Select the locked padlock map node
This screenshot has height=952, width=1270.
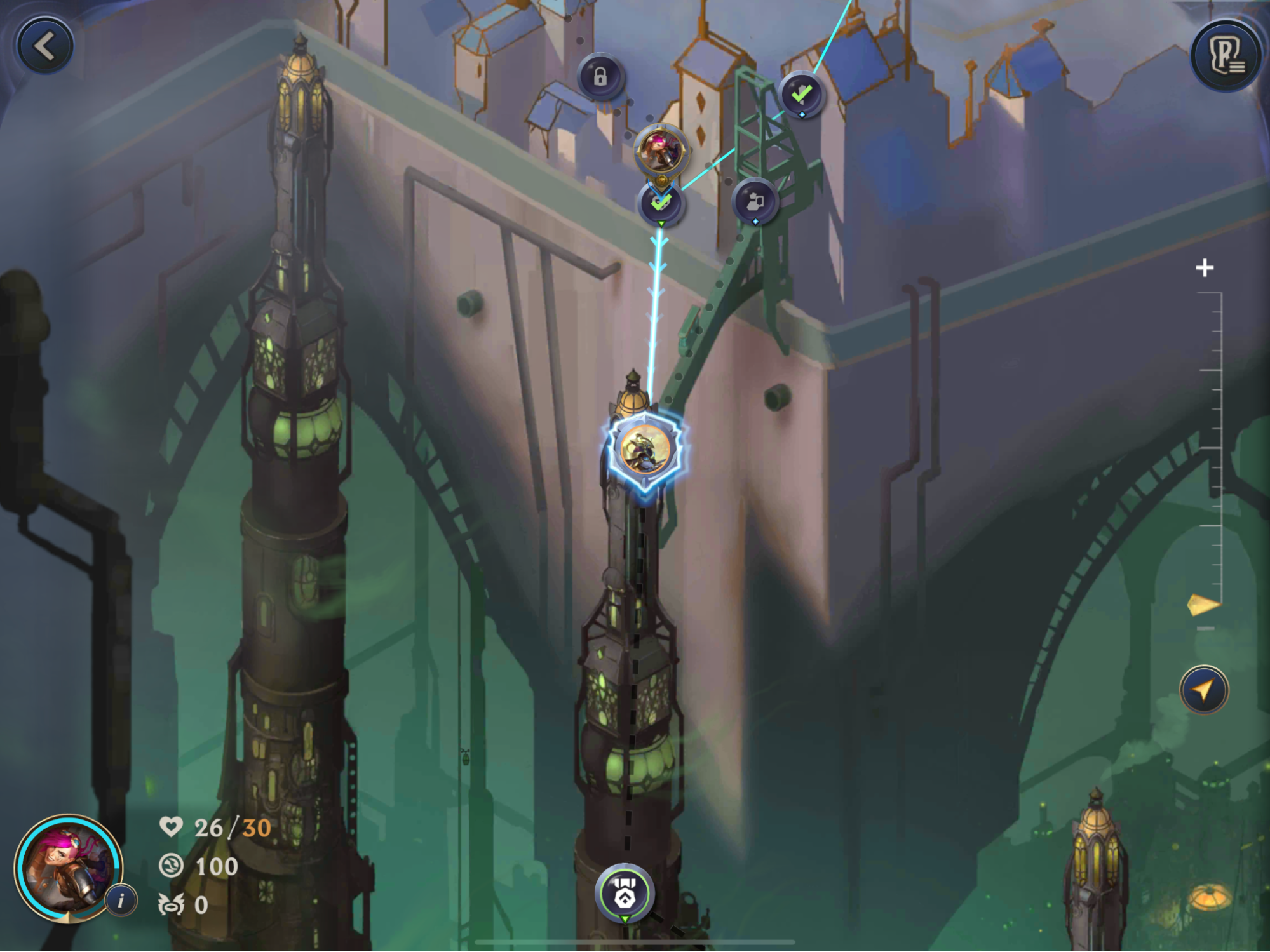pos(600,77)
